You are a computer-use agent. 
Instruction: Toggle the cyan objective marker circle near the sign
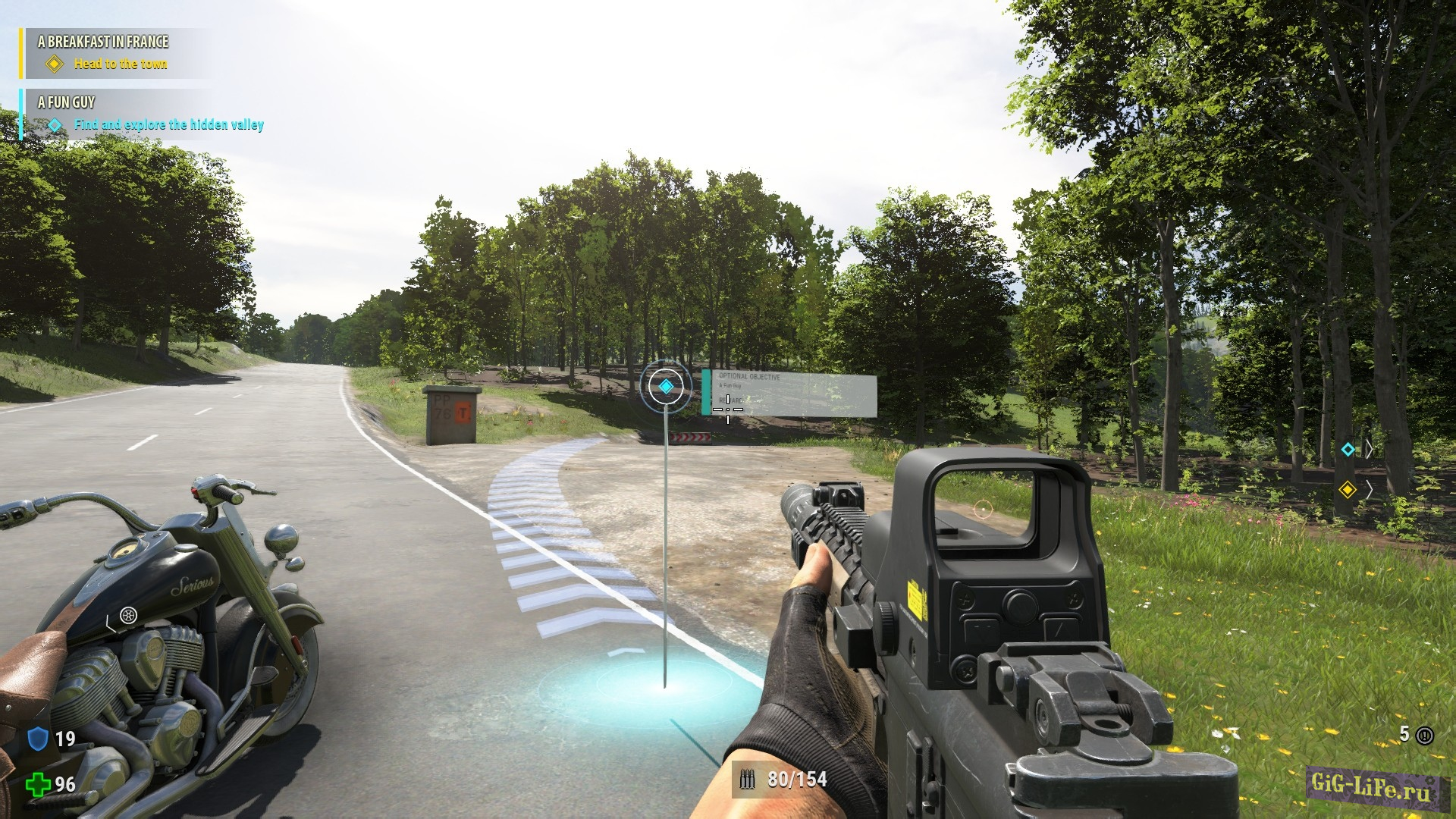pos(666,385)
